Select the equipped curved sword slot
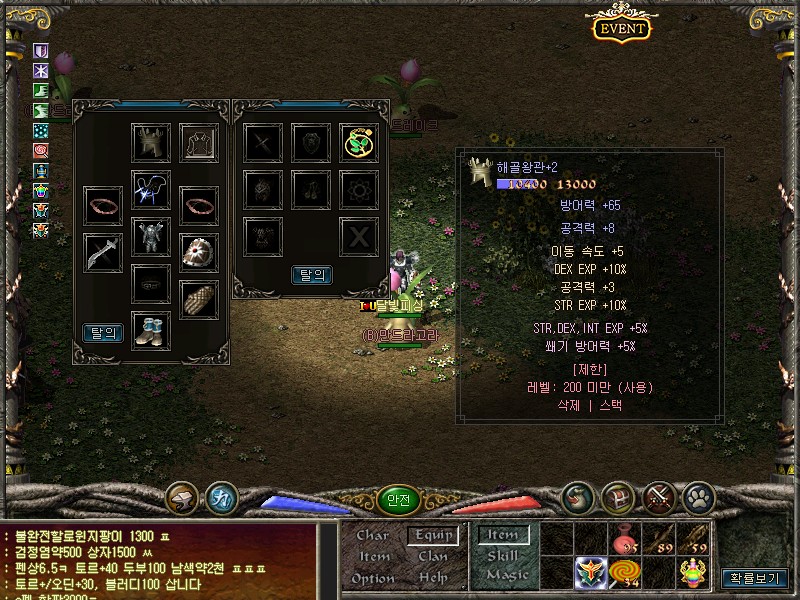The height and width of the screenshot is (600, 800). [103, 252]
